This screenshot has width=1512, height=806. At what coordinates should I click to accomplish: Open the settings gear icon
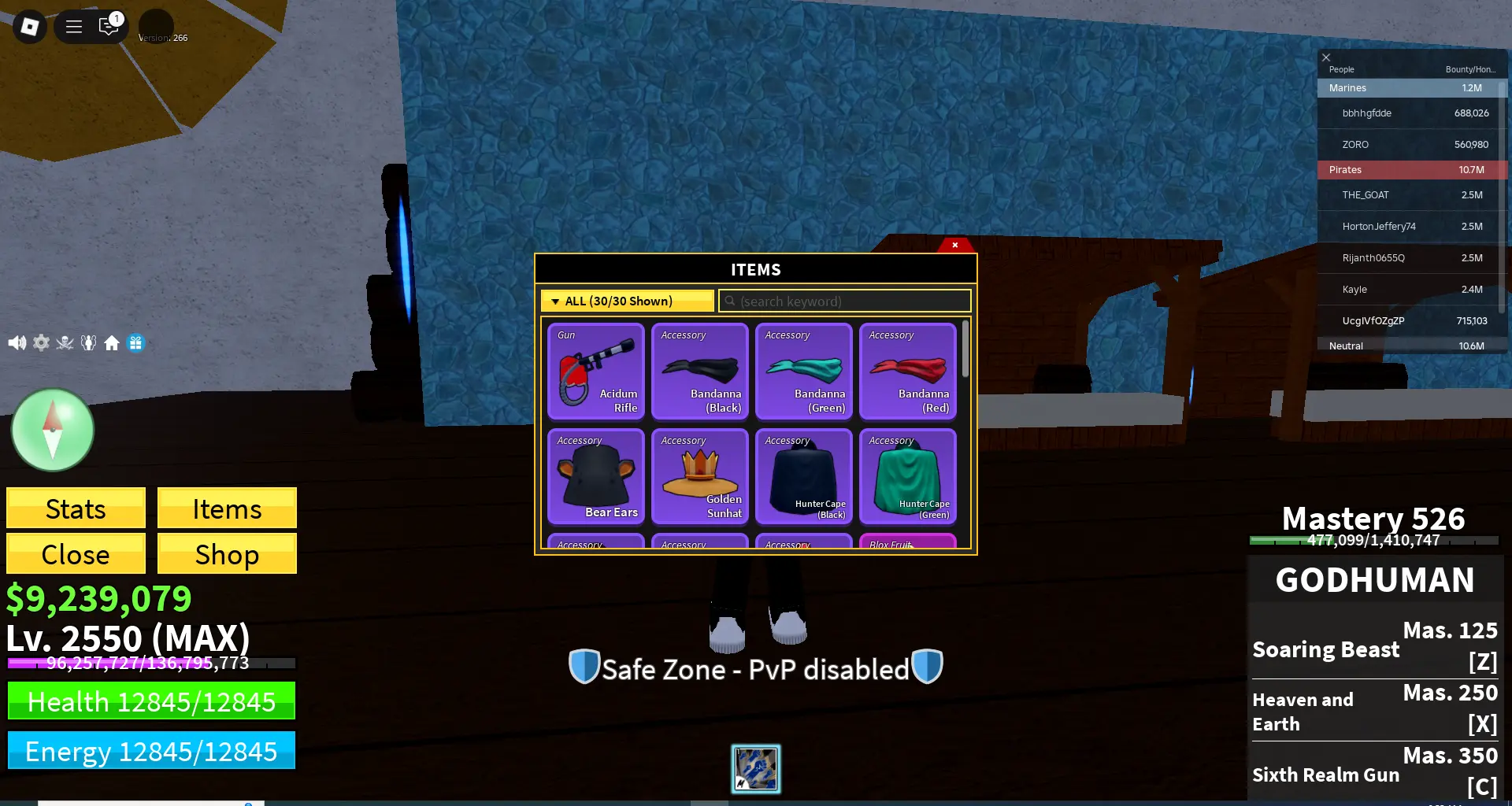41,342
